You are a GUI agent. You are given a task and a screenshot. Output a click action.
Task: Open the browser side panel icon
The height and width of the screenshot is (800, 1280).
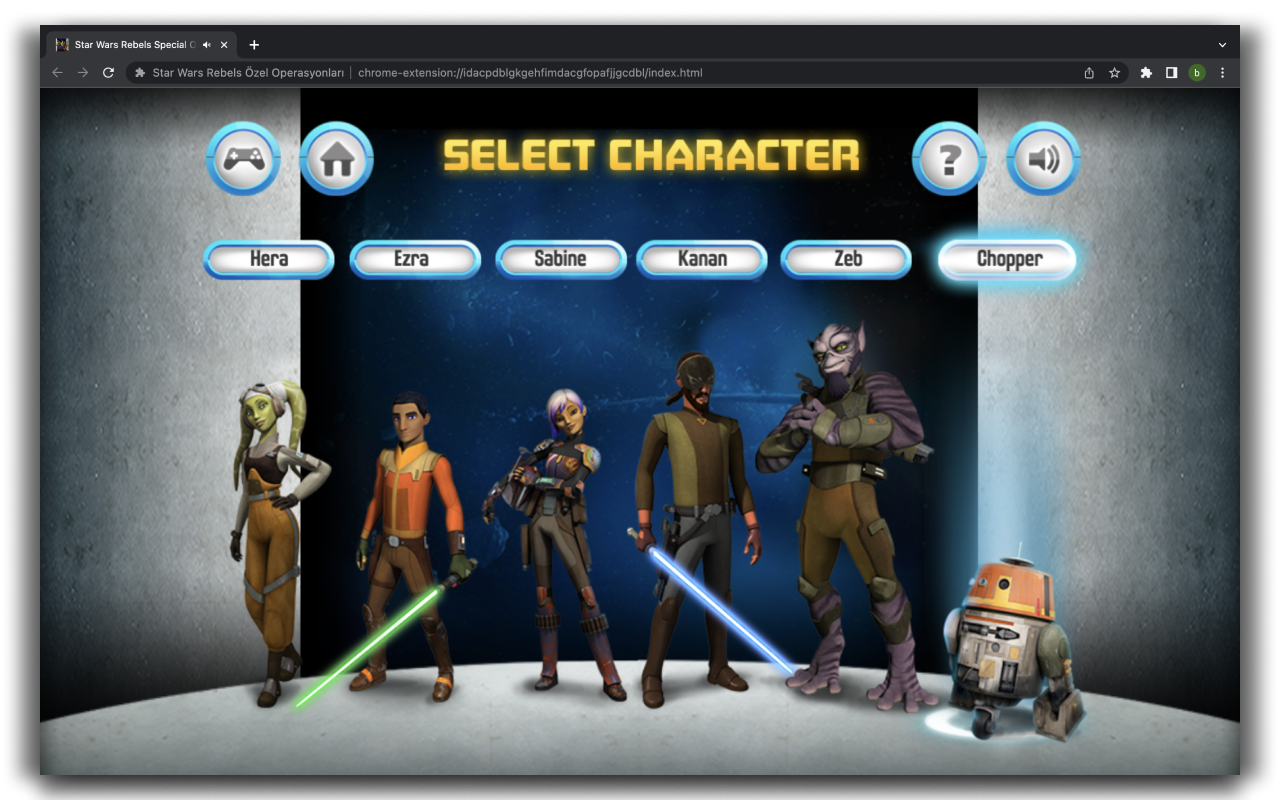point(1171,72)
